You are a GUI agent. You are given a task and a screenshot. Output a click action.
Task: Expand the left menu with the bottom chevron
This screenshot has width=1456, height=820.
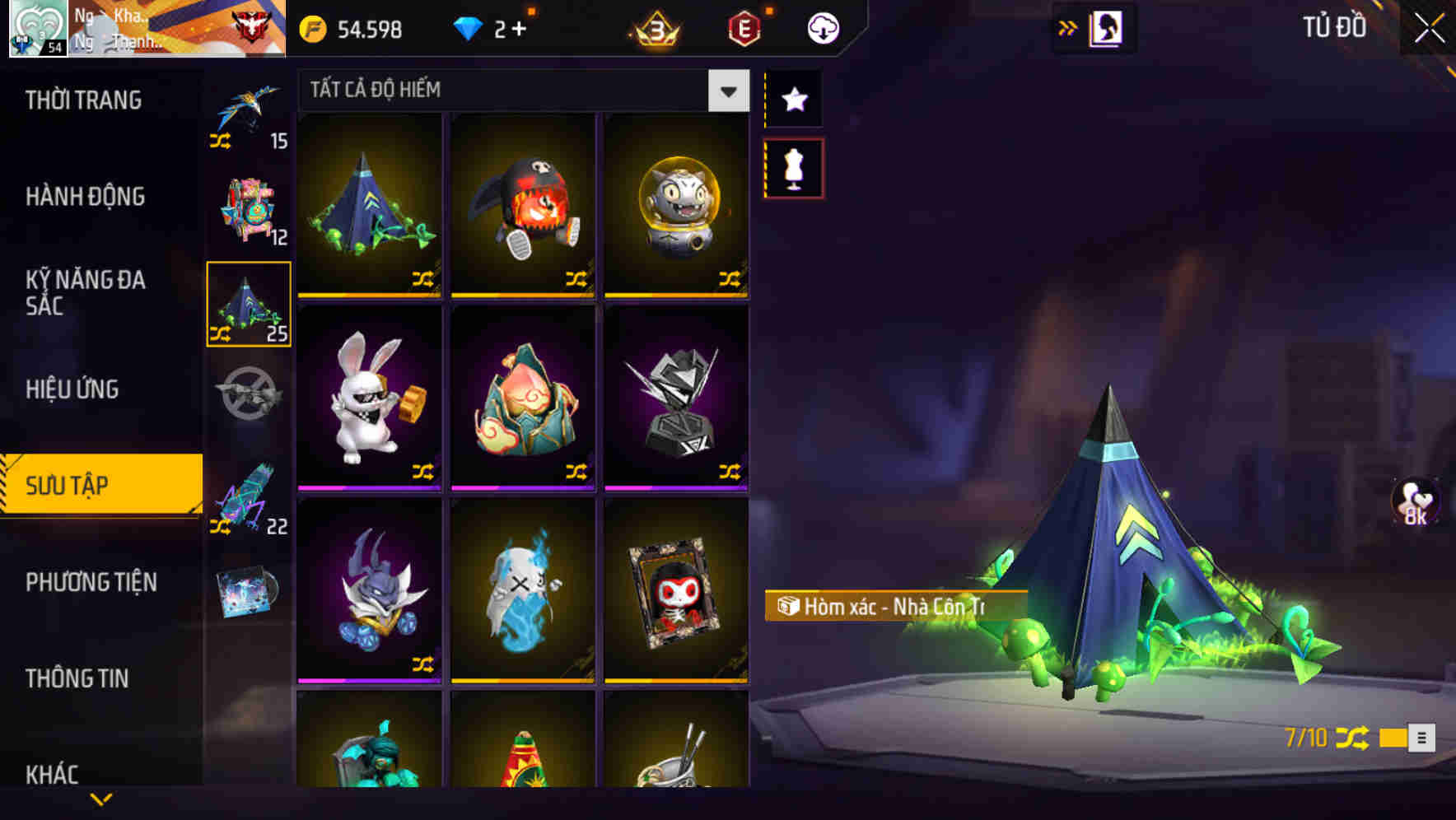pos(100,799)
